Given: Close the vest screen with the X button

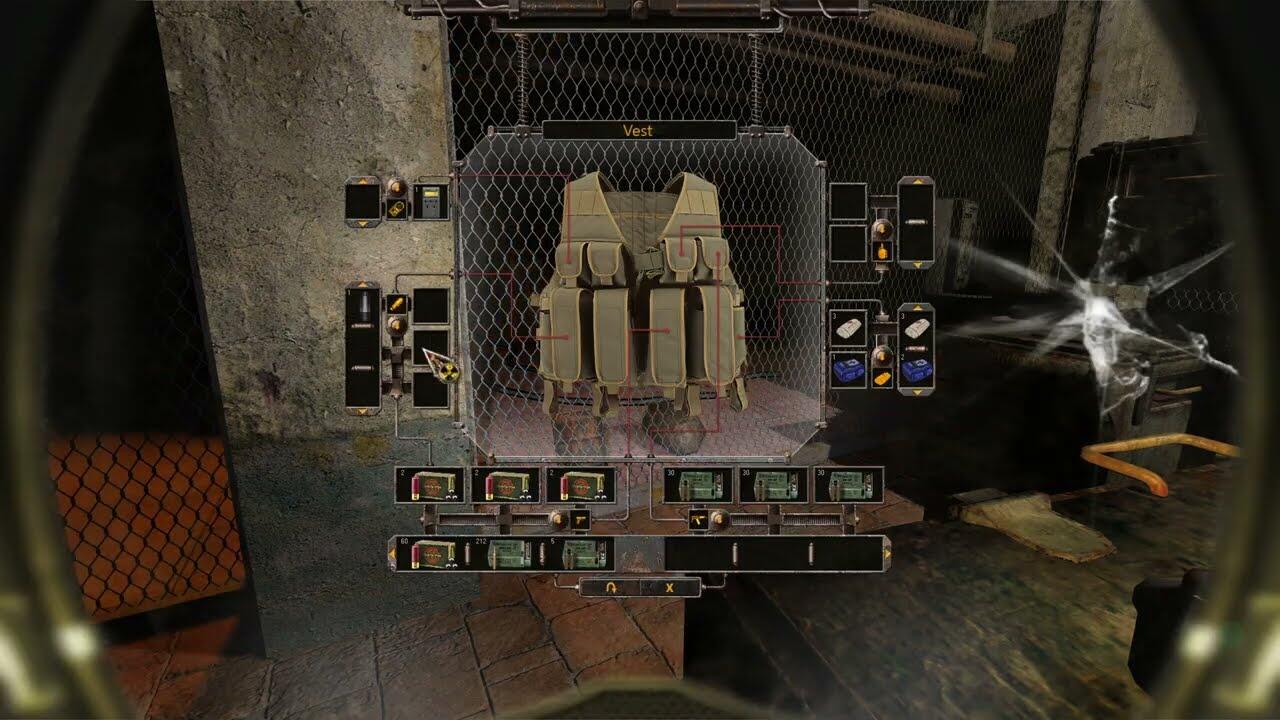Looking at the screenshot, I should tap(669, 587).
